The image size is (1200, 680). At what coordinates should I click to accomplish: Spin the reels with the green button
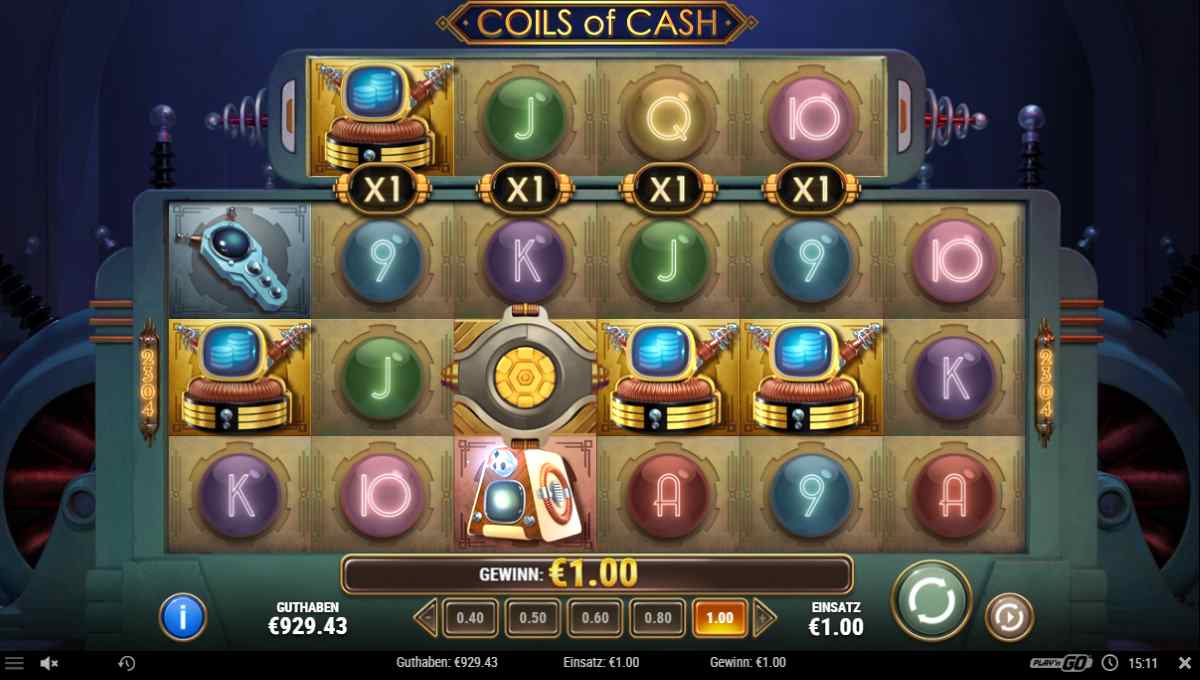[x=931, y=600]
